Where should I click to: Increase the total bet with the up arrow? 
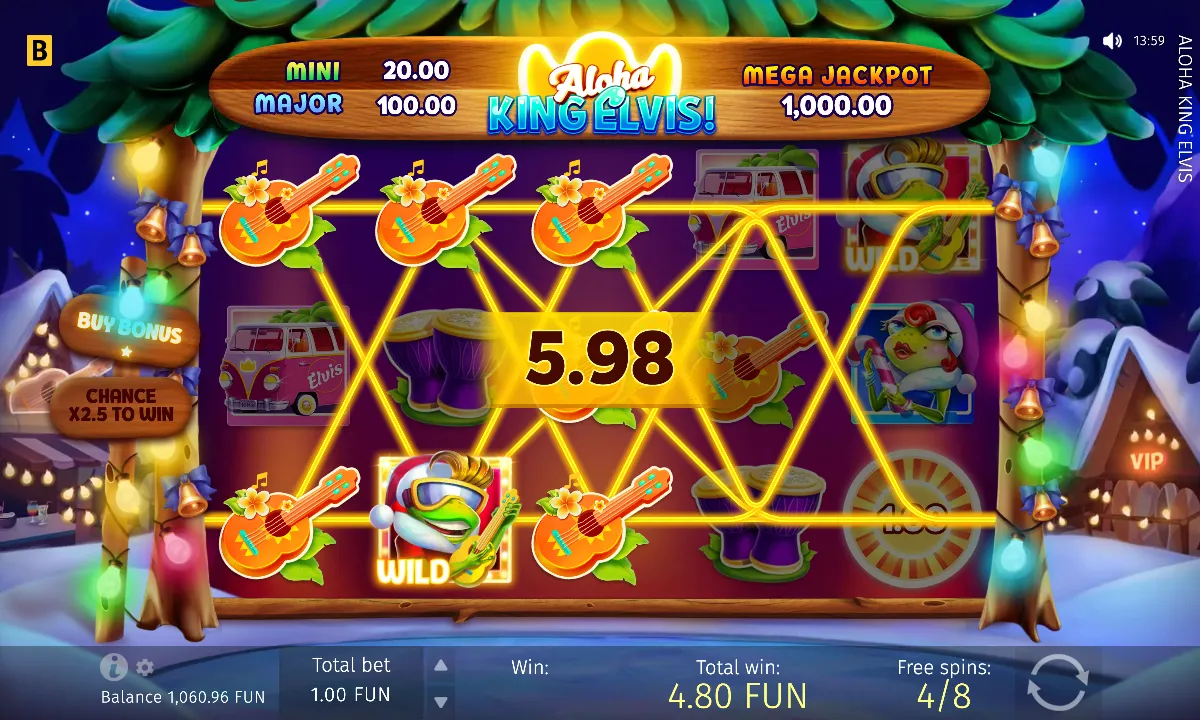click(x=440, y=665)
